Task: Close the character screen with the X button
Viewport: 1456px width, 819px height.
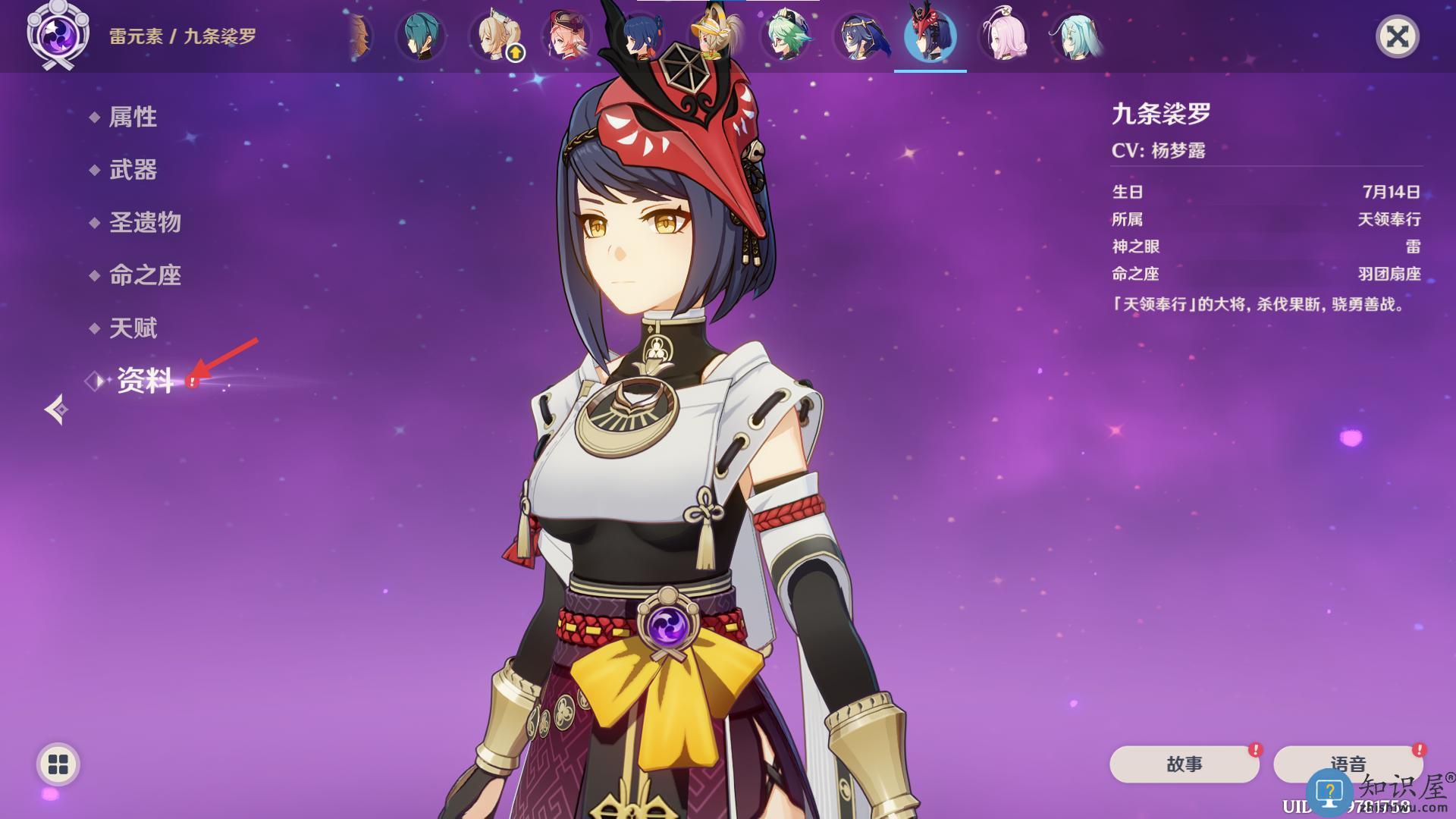Action: (1397, 36)
